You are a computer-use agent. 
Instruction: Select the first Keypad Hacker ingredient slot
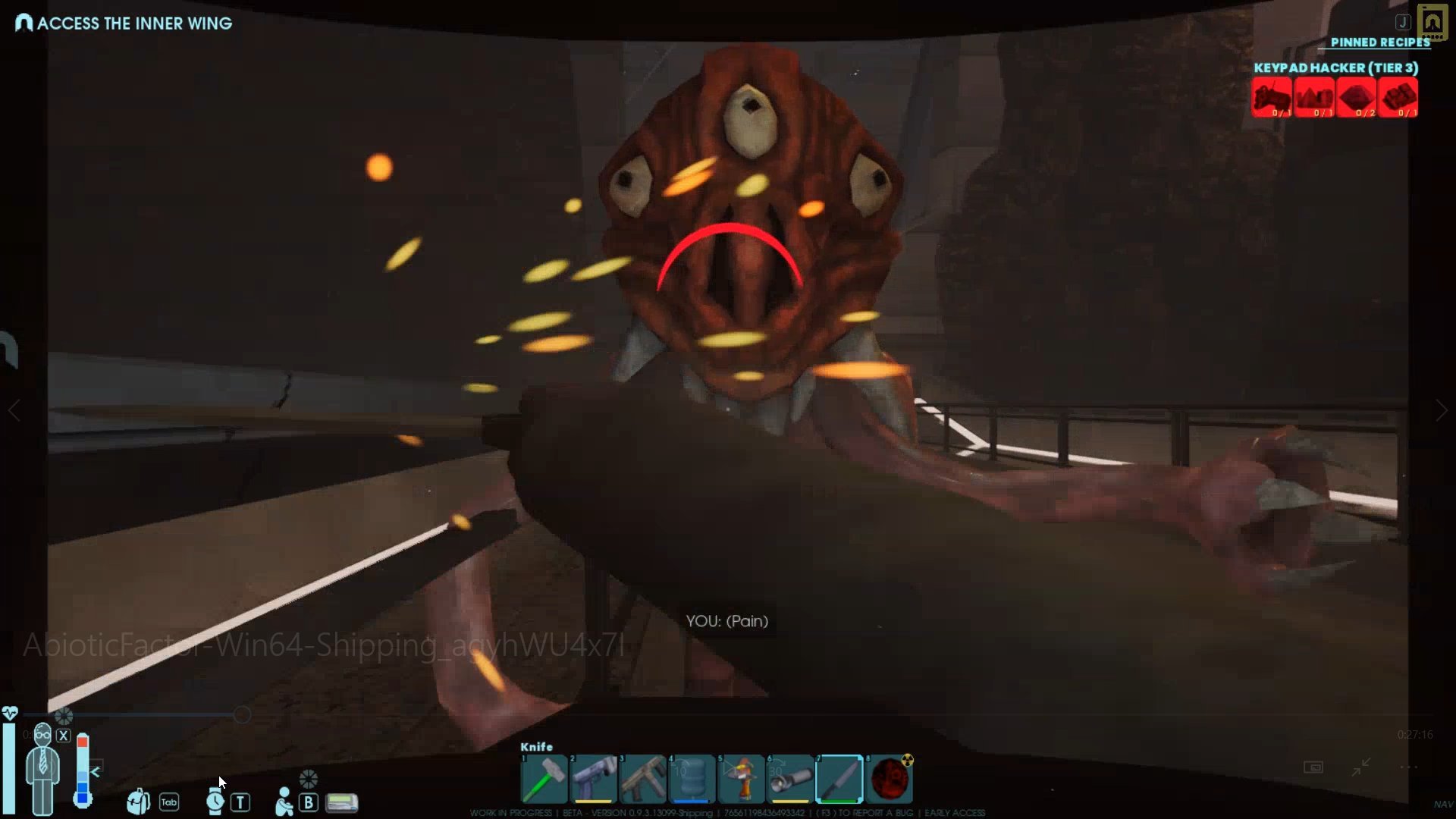[1272, 98]
